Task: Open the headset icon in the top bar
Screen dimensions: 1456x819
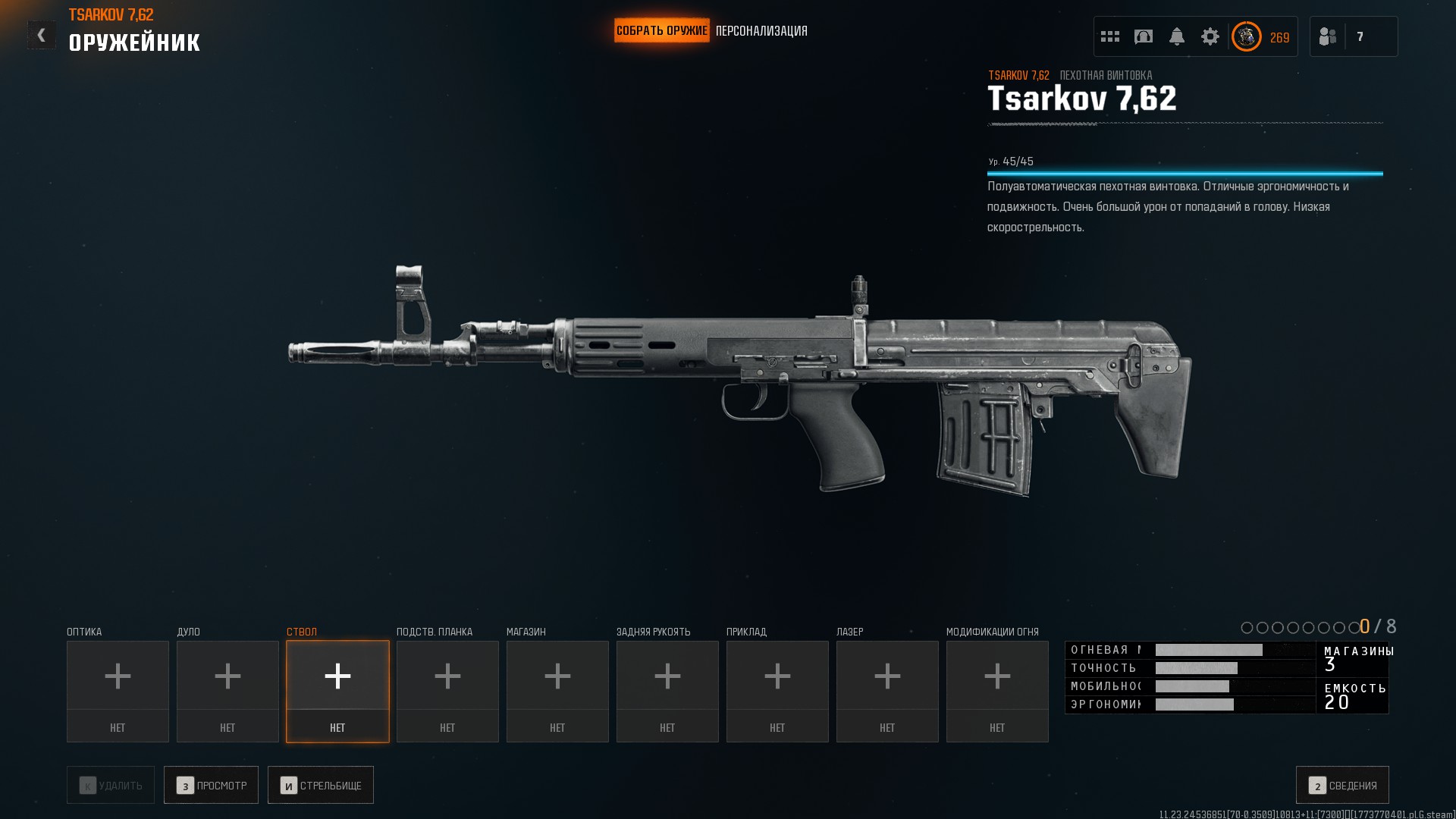Action: click(1144, 36)
